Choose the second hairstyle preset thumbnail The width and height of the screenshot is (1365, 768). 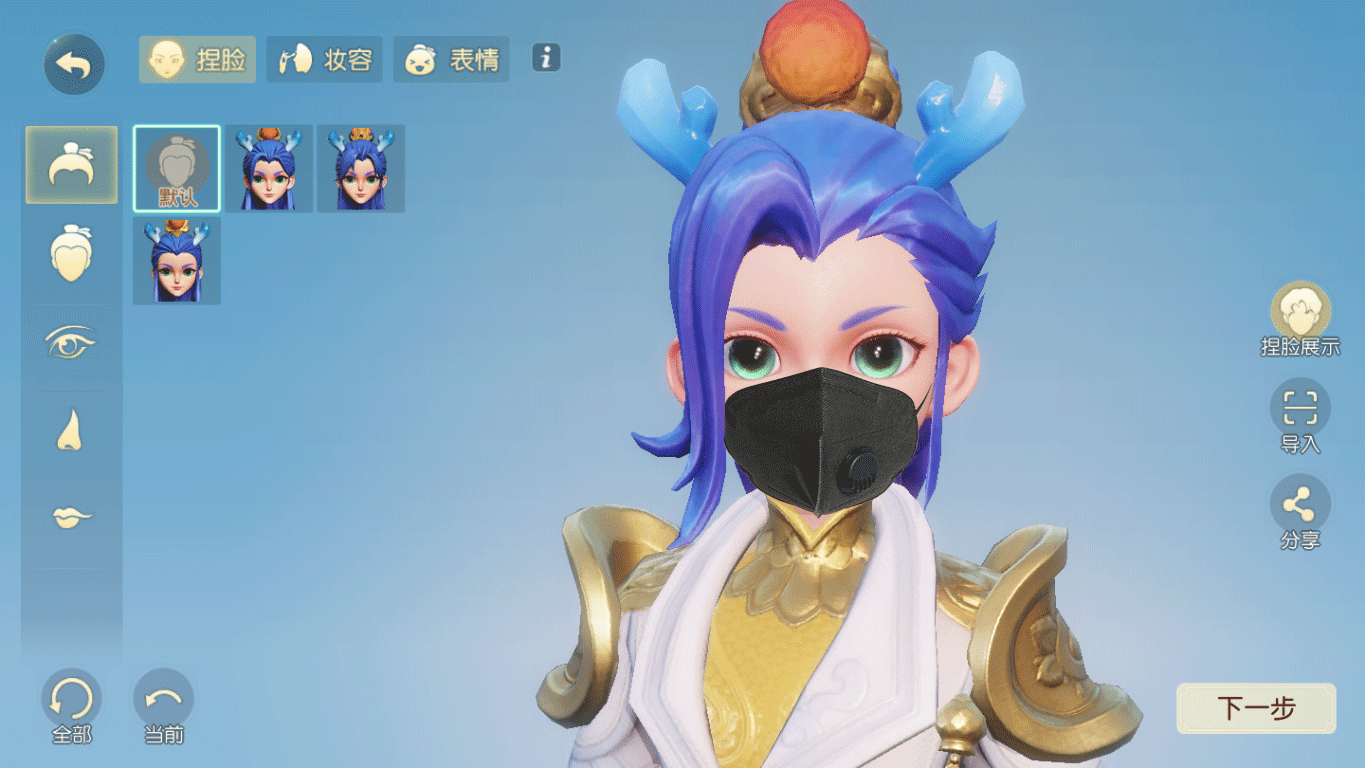click(x=268, y=168)
